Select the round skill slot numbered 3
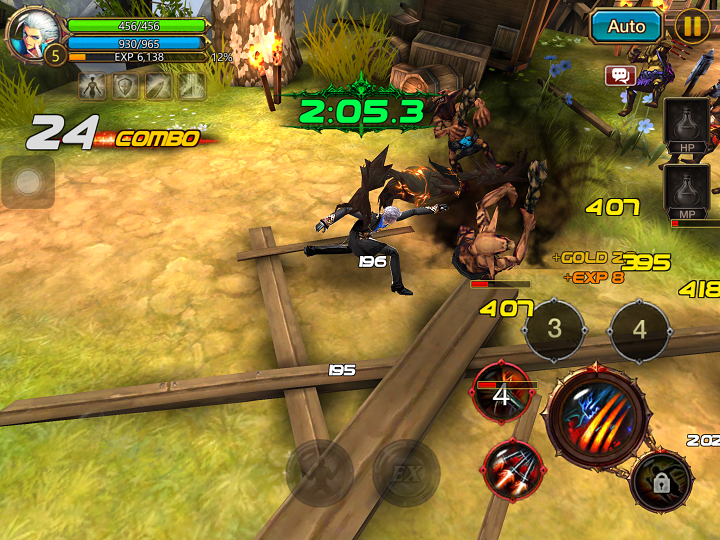The height and width of the screenshot is (540, 720). click(x=555, y=328)
